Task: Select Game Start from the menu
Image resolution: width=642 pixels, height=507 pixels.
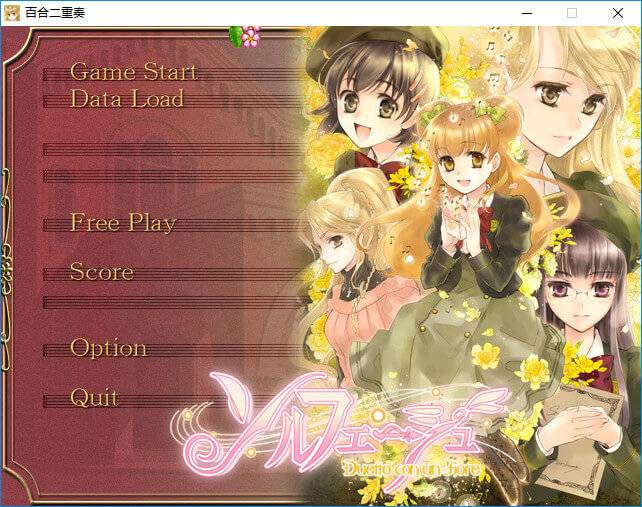Action: (x=133, y=72)
